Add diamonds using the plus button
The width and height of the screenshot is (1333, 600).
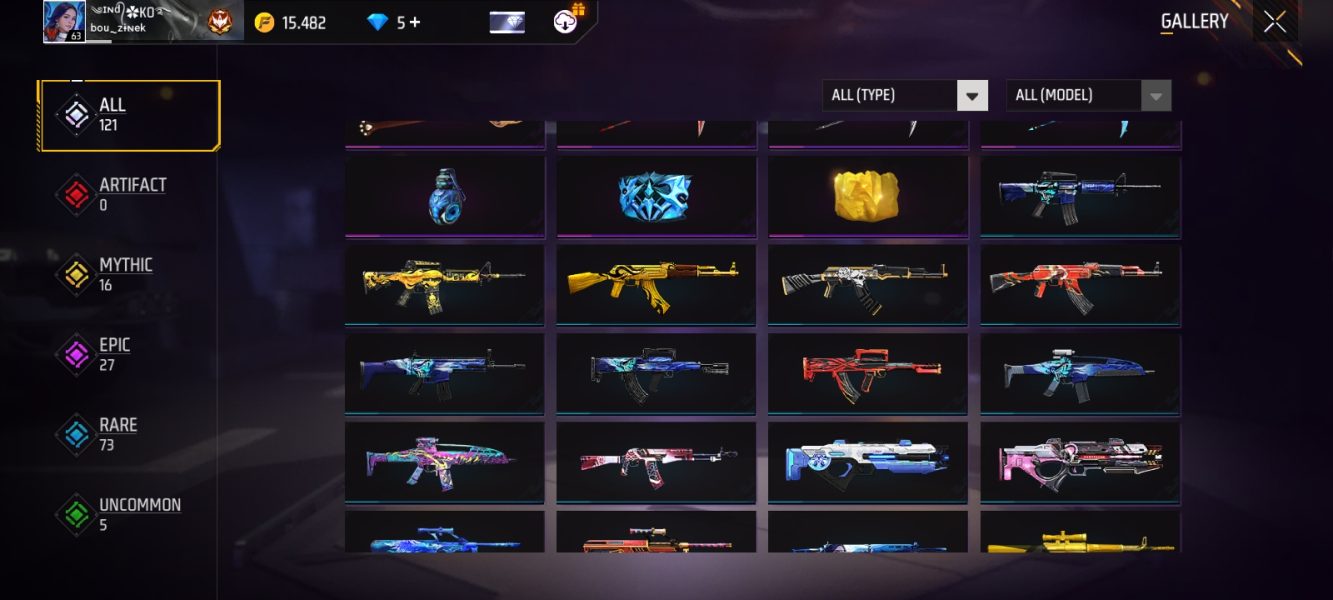coord(415,22)
